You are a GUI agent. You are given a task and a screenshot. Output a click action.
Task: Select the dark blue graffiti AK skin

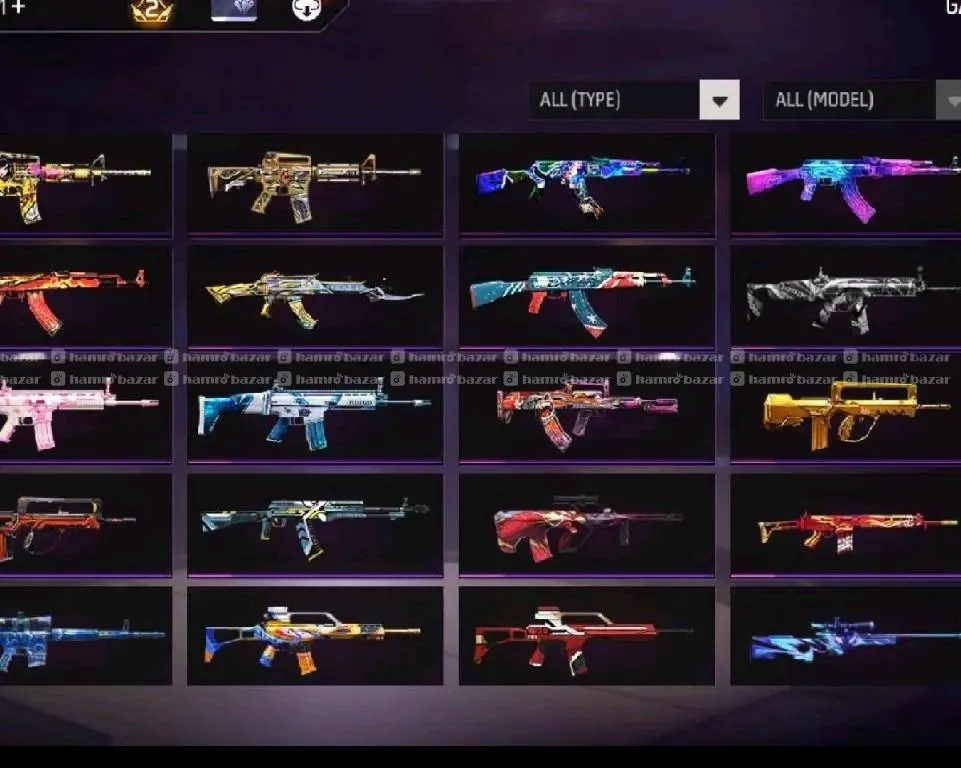(586, 184)
